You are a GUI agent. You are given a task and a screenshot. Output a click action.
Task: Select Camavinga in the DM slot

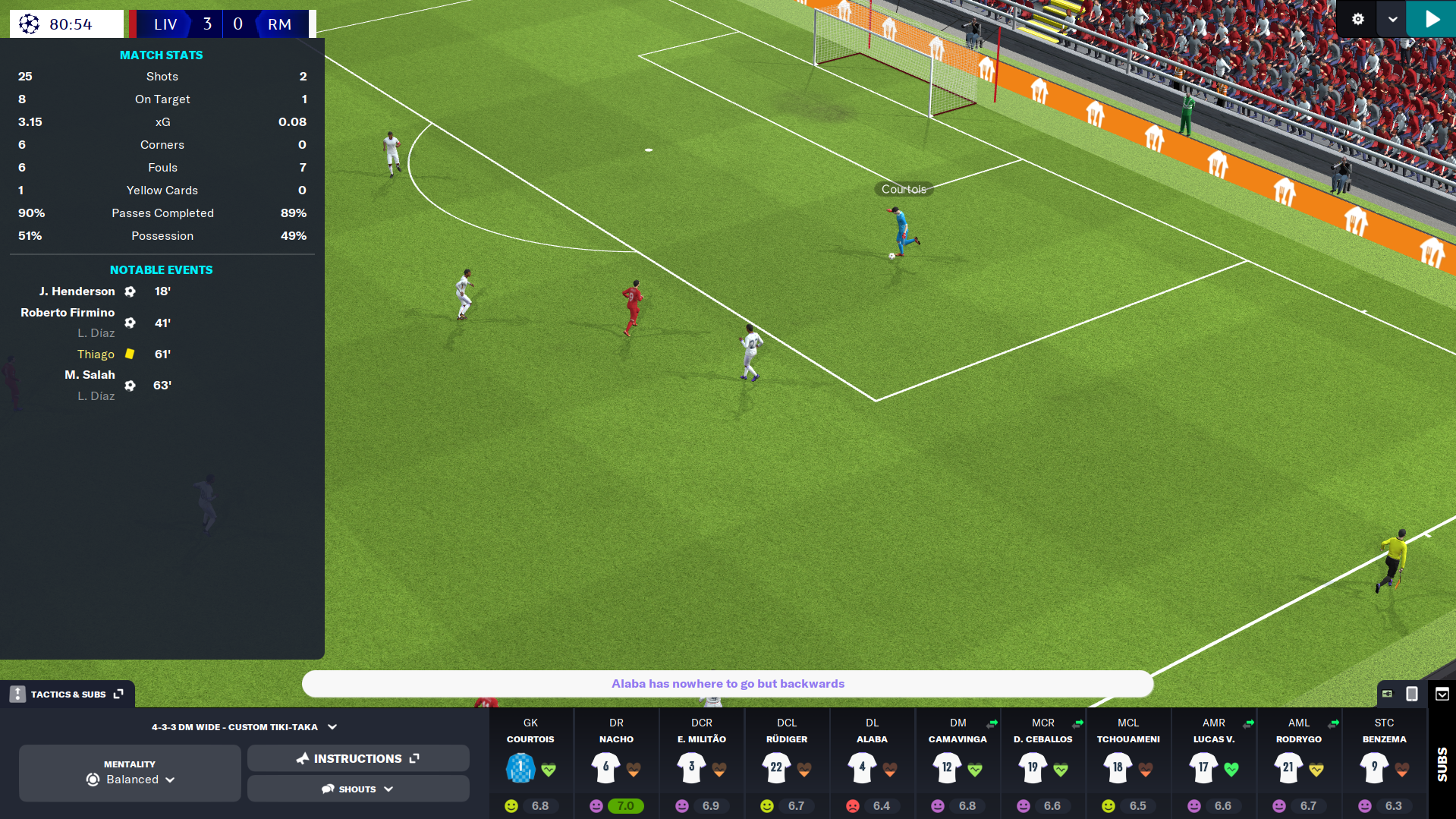[x=958, y=763]
